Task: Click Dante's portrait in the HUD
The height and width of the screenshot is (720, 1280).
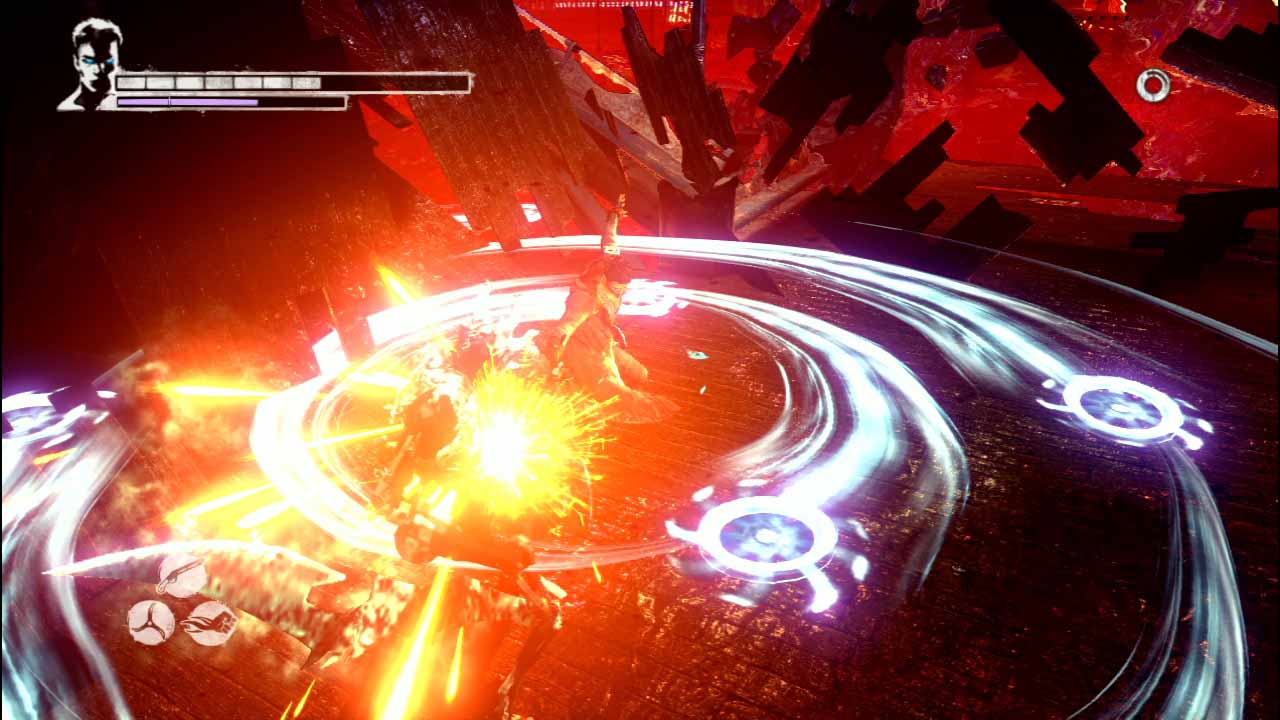Action: [92, 64]
